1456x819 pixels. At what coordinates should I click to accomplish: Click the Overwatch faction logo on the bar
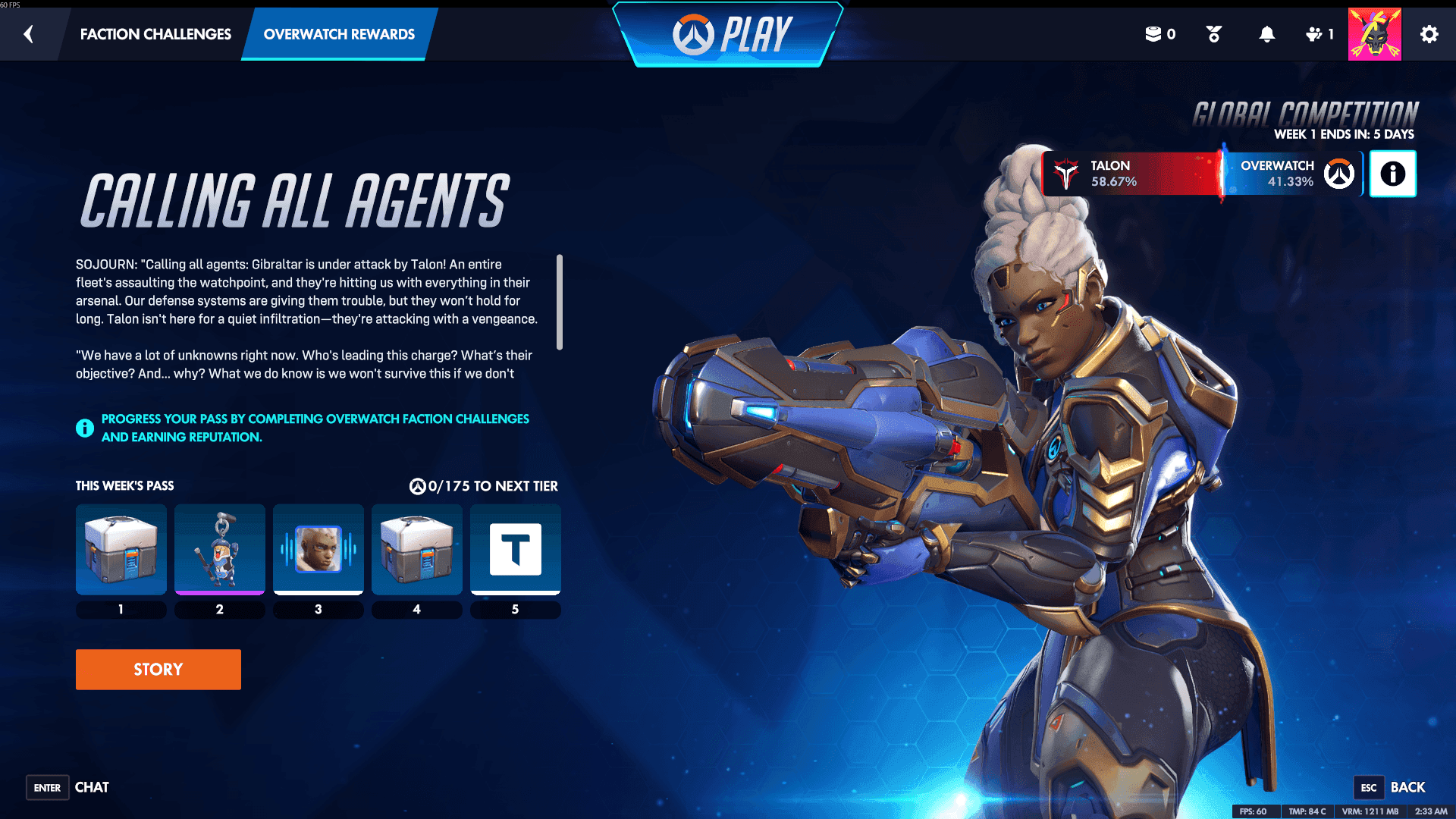click(x=1339, y=174)
